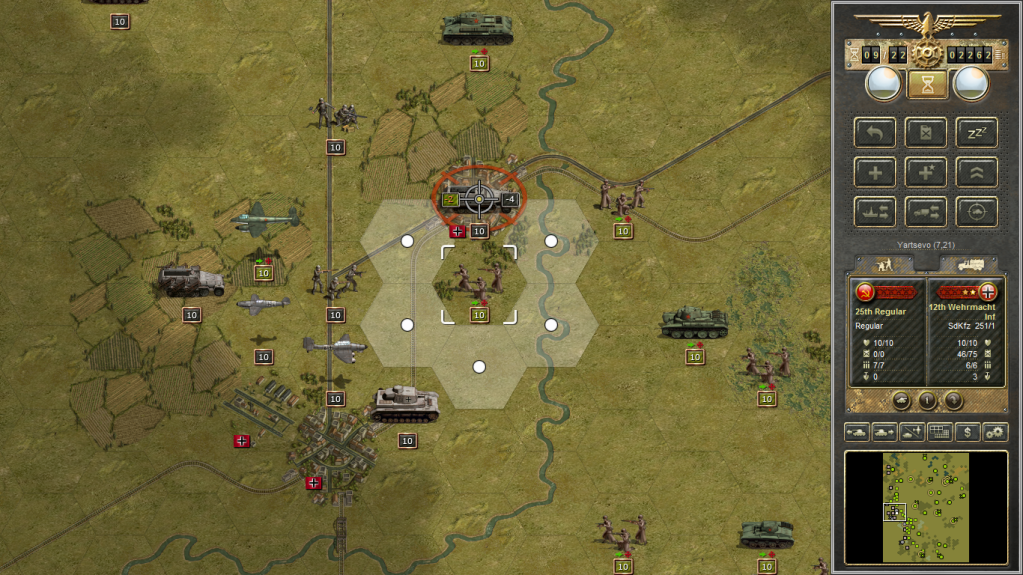Screen dimensions: 1023x575
Task: Click the round tank icon below unit stats
Action: pos(901,401)
